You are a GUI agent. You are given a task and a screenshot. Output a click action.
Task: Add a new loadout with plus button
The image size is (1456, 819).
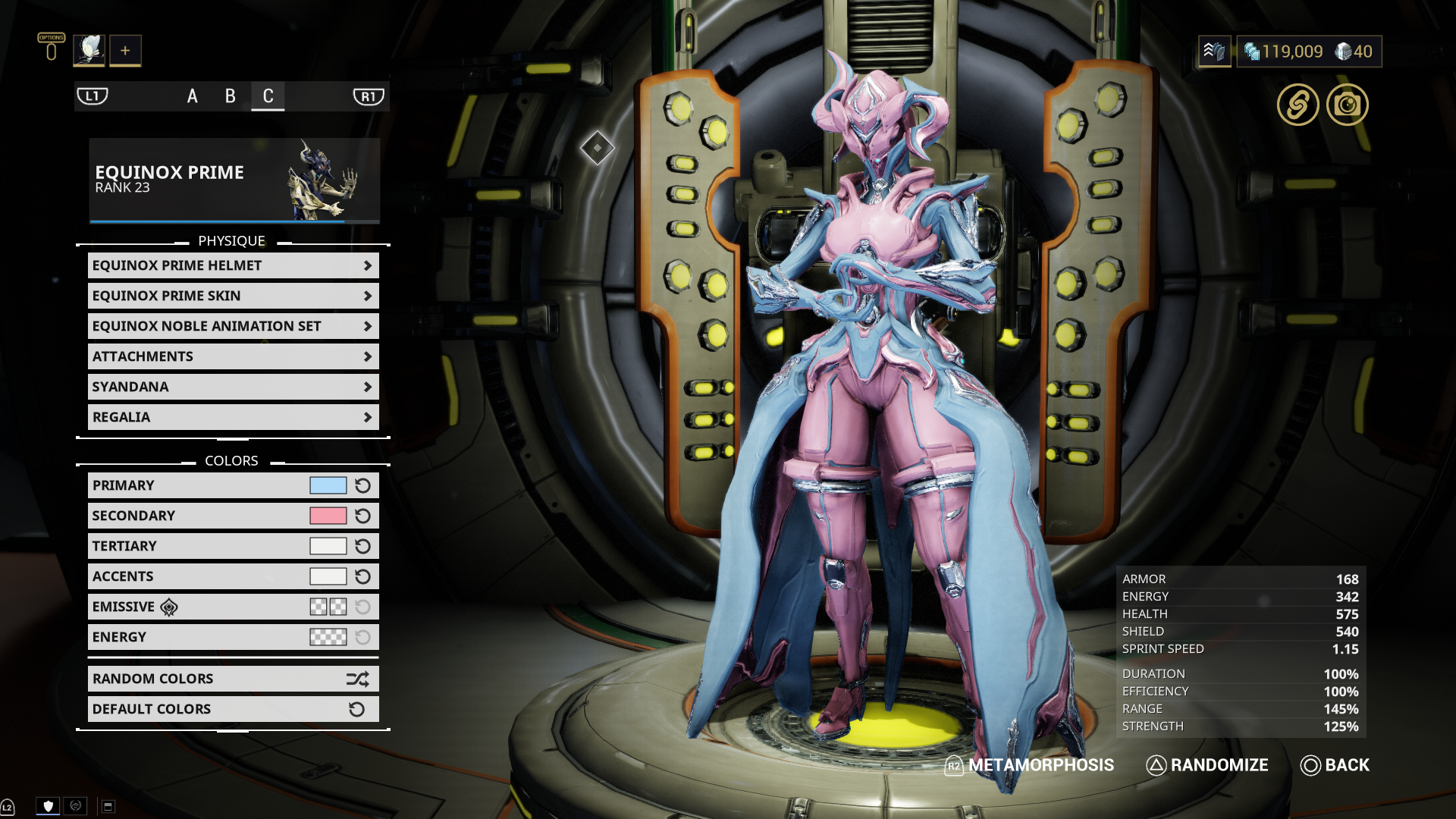pos(125,51)
